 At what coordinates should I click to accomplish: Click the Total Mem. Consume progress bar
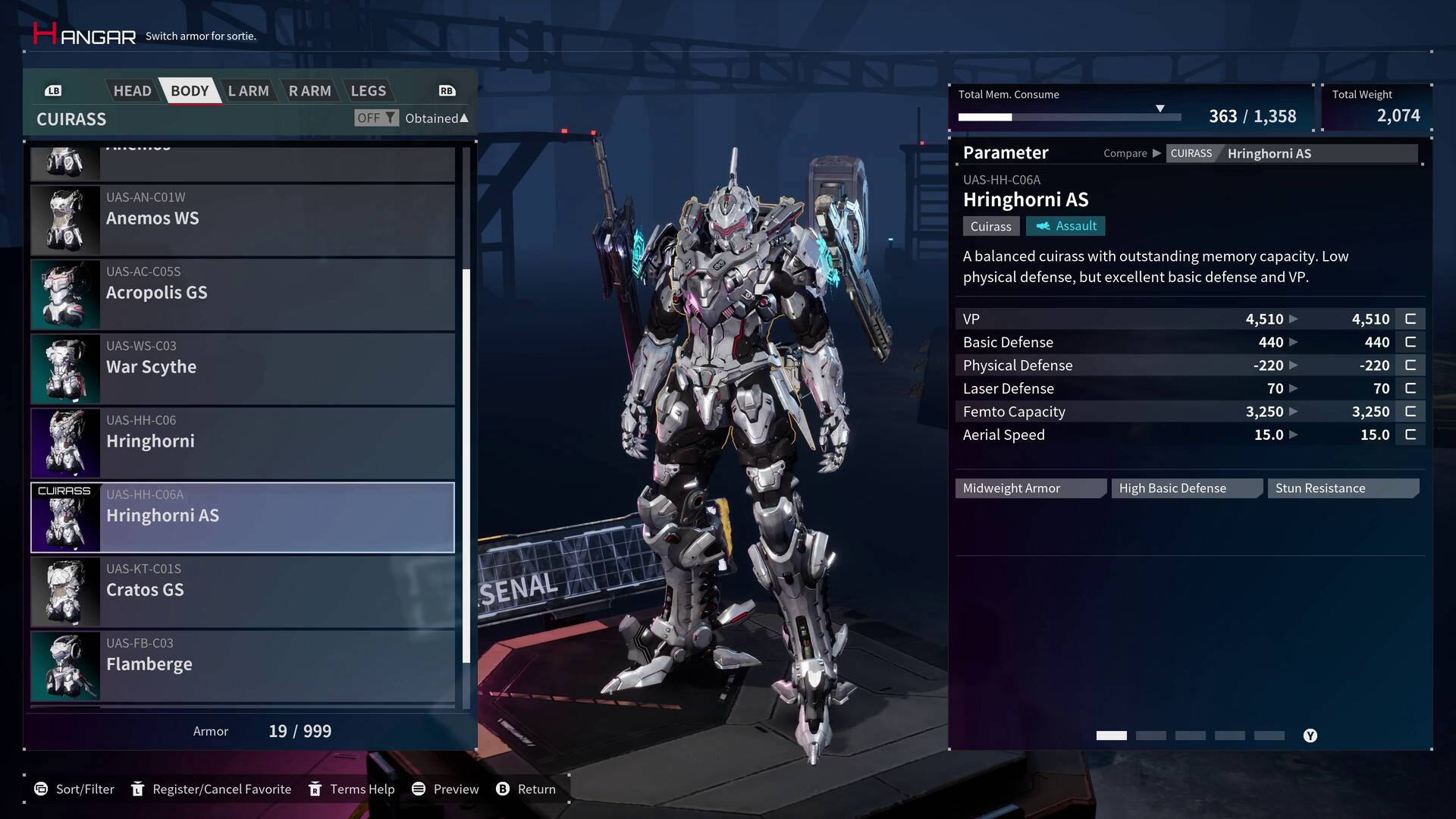point(1069,117)
